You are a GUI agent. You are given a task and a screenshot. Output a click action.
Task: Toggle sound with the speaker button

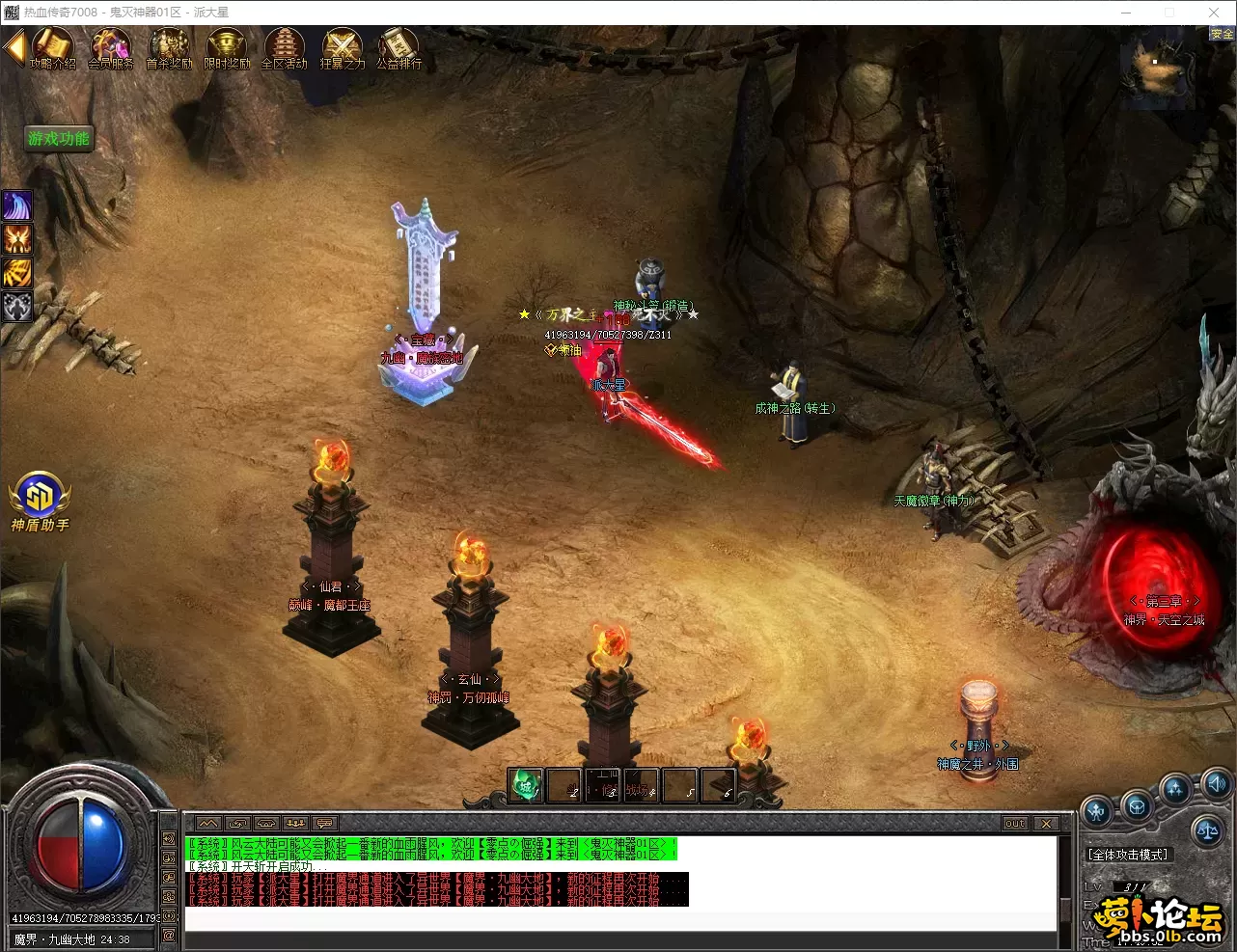[1218, 782]
